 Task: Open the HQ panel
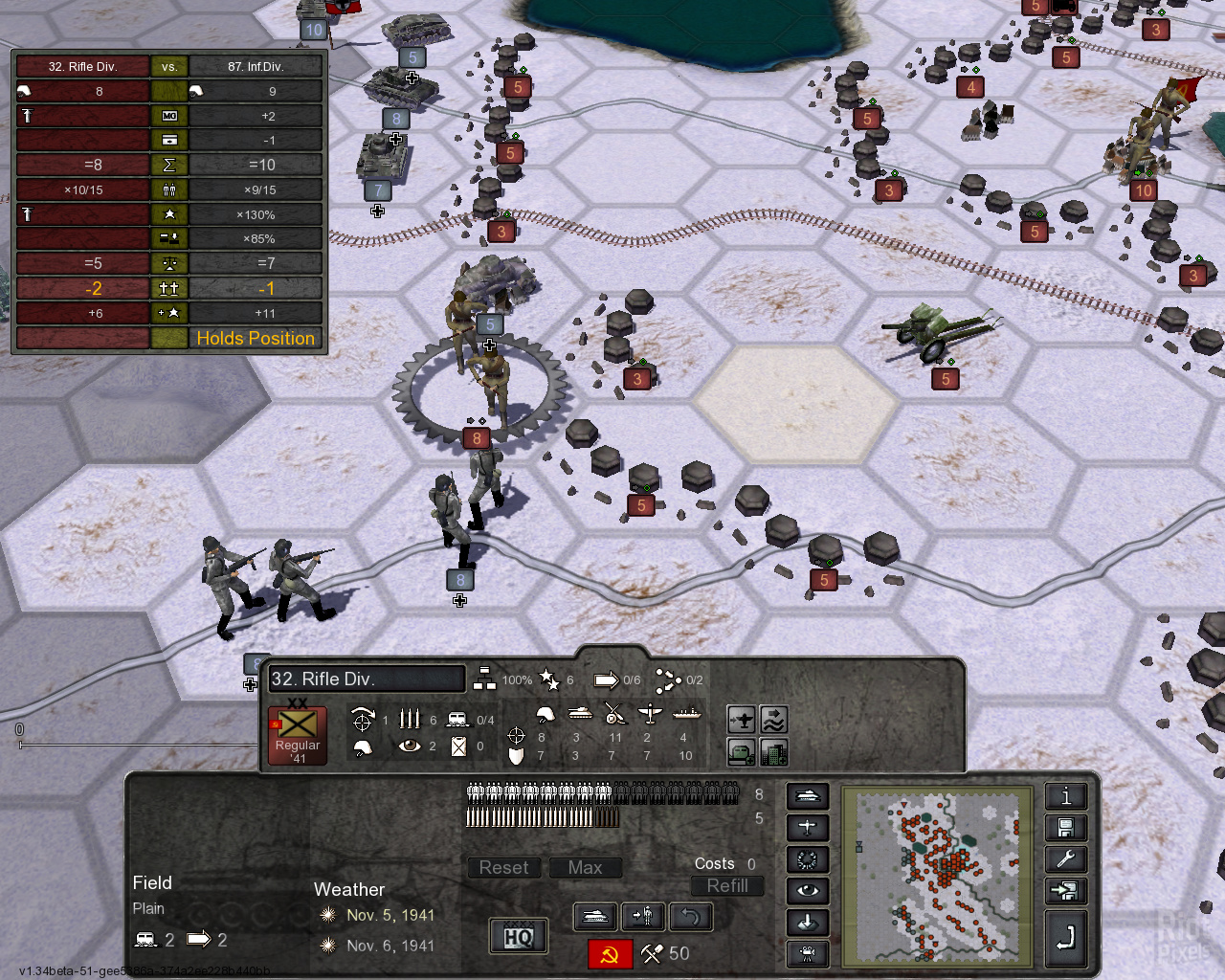(x=518, y=937)
